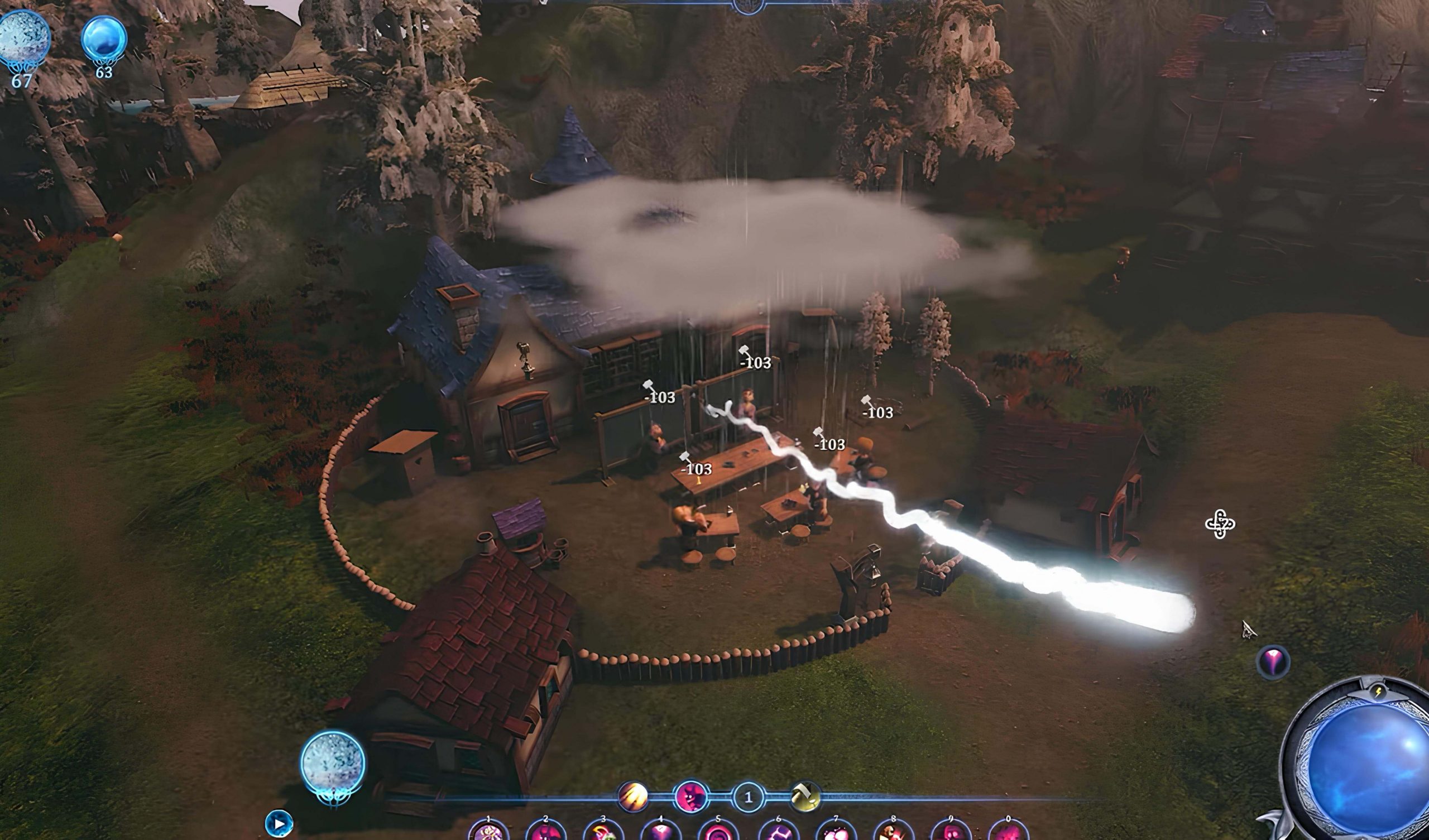This screenshot has height=840, width=1429.
Task: Click the circle showing number 1
Action: point(748,798)
